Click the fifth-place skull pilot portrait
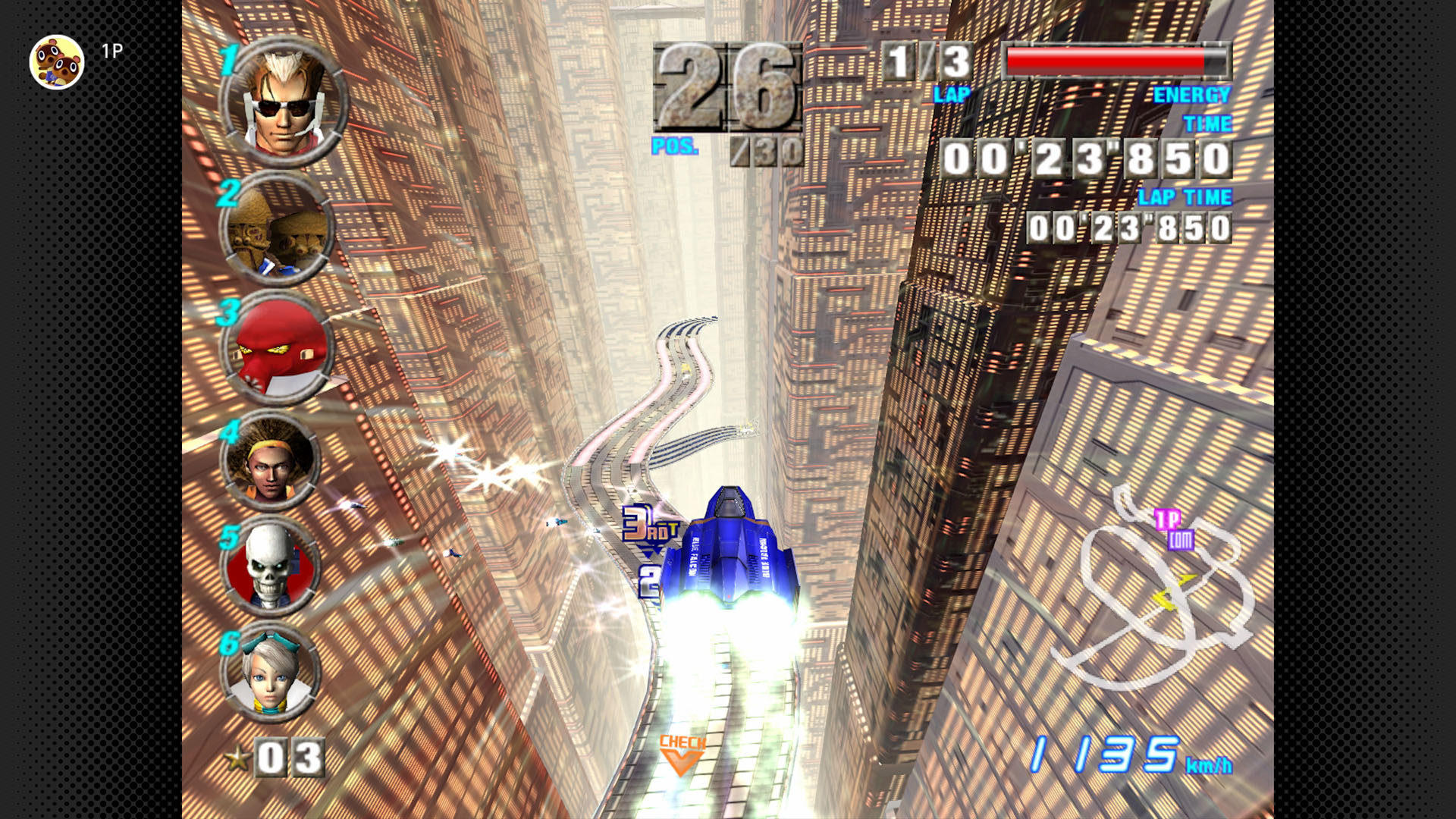The width and height of the screenshot is (1456, 819). (271, 565)
